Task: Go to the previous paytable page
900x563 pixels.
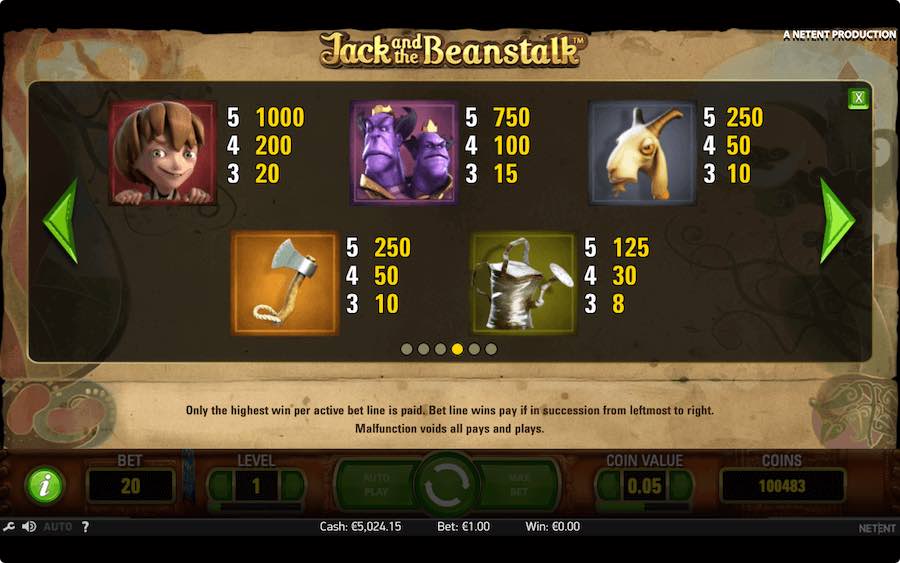Action: point(60,221)
